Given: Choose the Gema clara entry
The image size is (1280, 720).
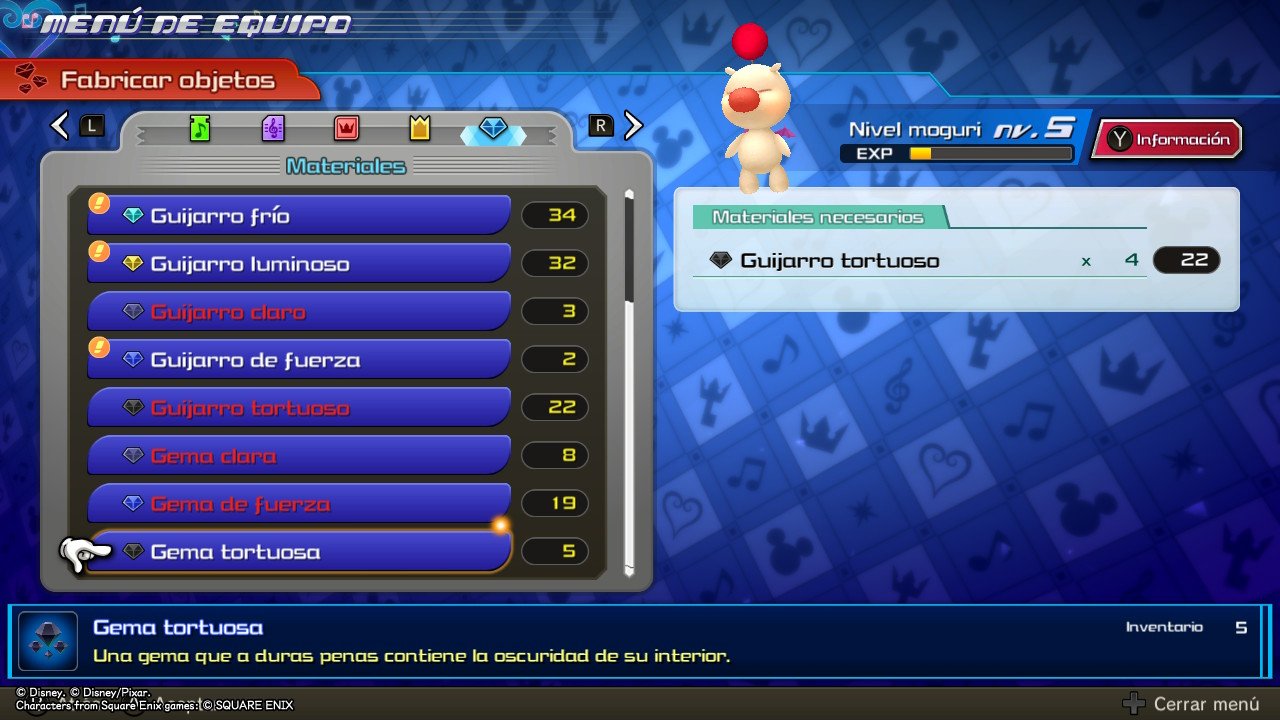Looking at the screenshot, I should tap(300, 456).
